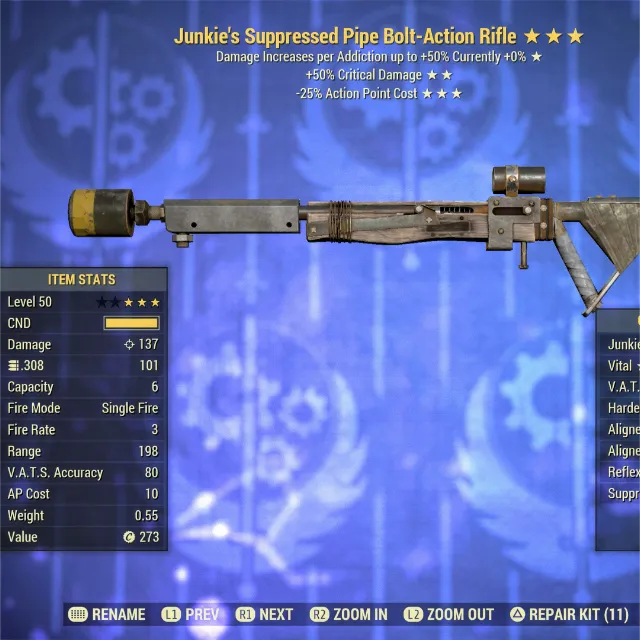The height and width of the screenshot is (640, 640).
Task: Choose the Rename option
Action: 107,614
